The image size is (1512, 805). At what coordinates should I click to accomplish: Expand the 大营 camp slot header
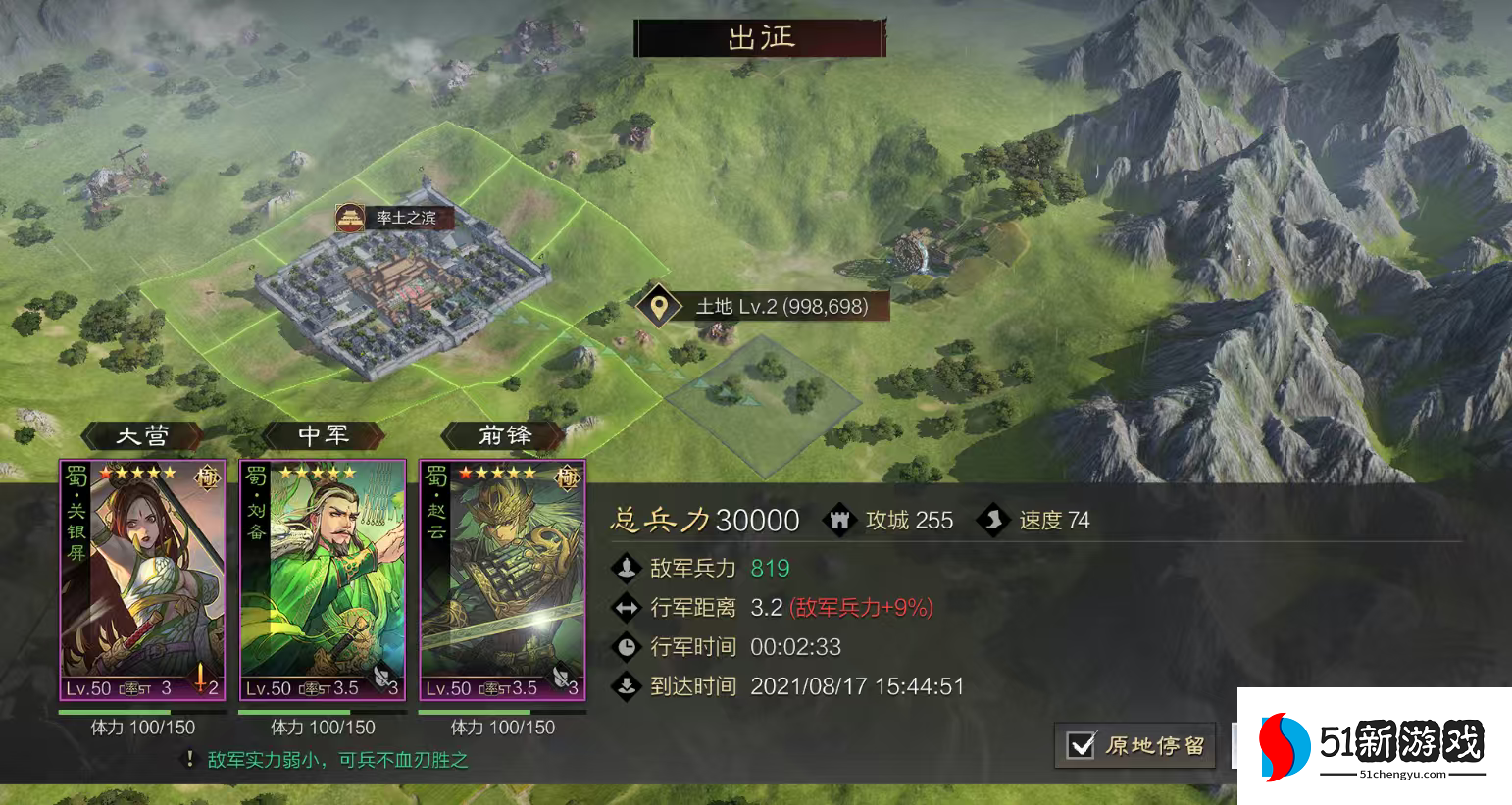143,435
